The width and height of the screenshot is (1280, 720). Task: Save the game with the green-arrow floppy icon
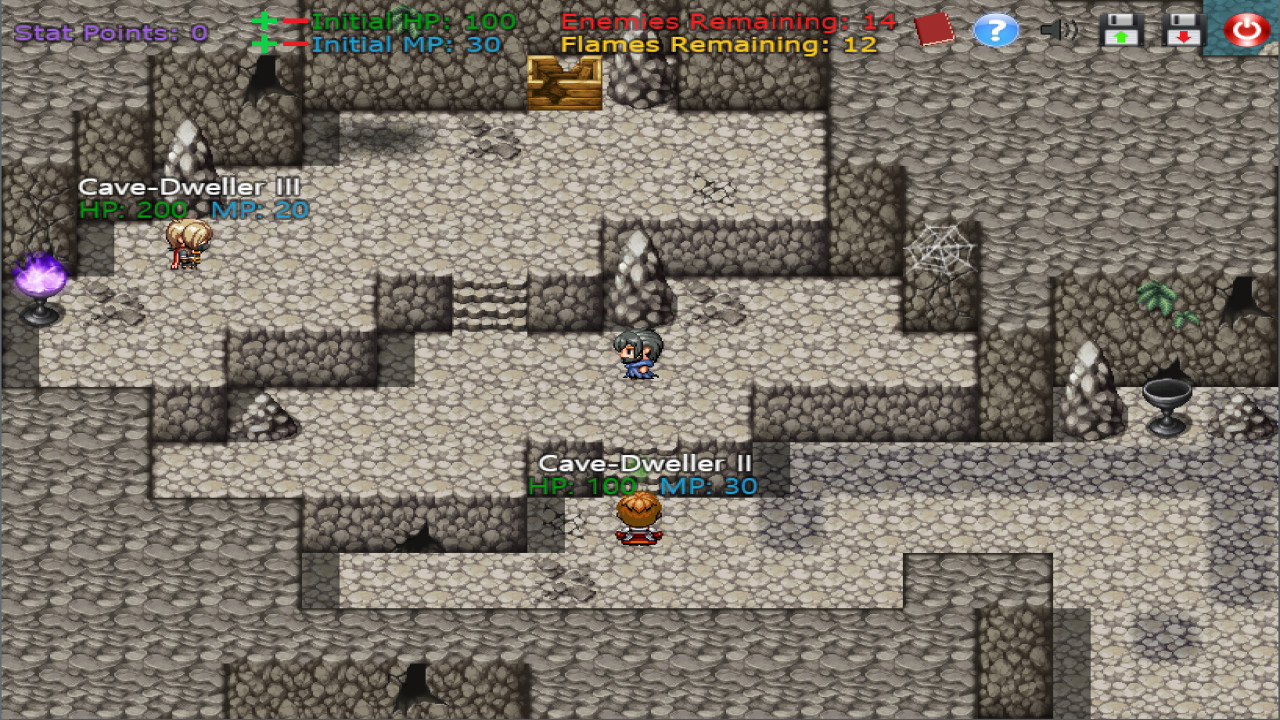tap(1120, 30)
